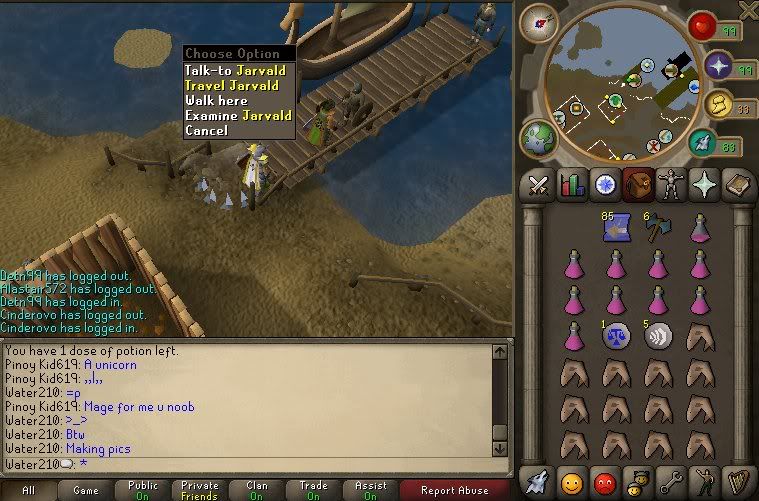Open the combat styles tab
The height and width of the screenshot is (501, 759).
pos(539,185)
